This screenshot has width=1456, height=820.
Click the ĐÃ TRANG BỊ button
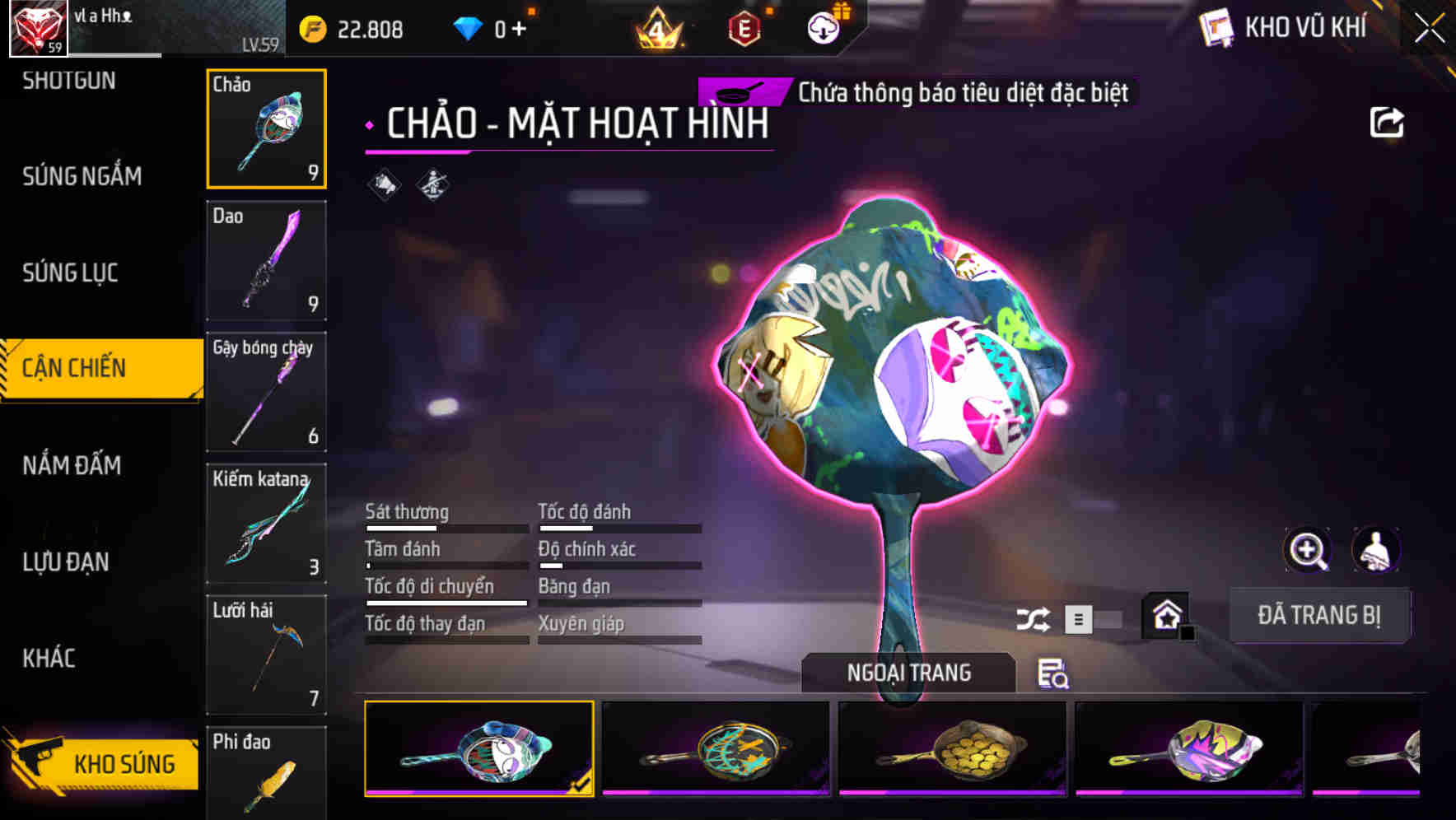click(1319, 615)
